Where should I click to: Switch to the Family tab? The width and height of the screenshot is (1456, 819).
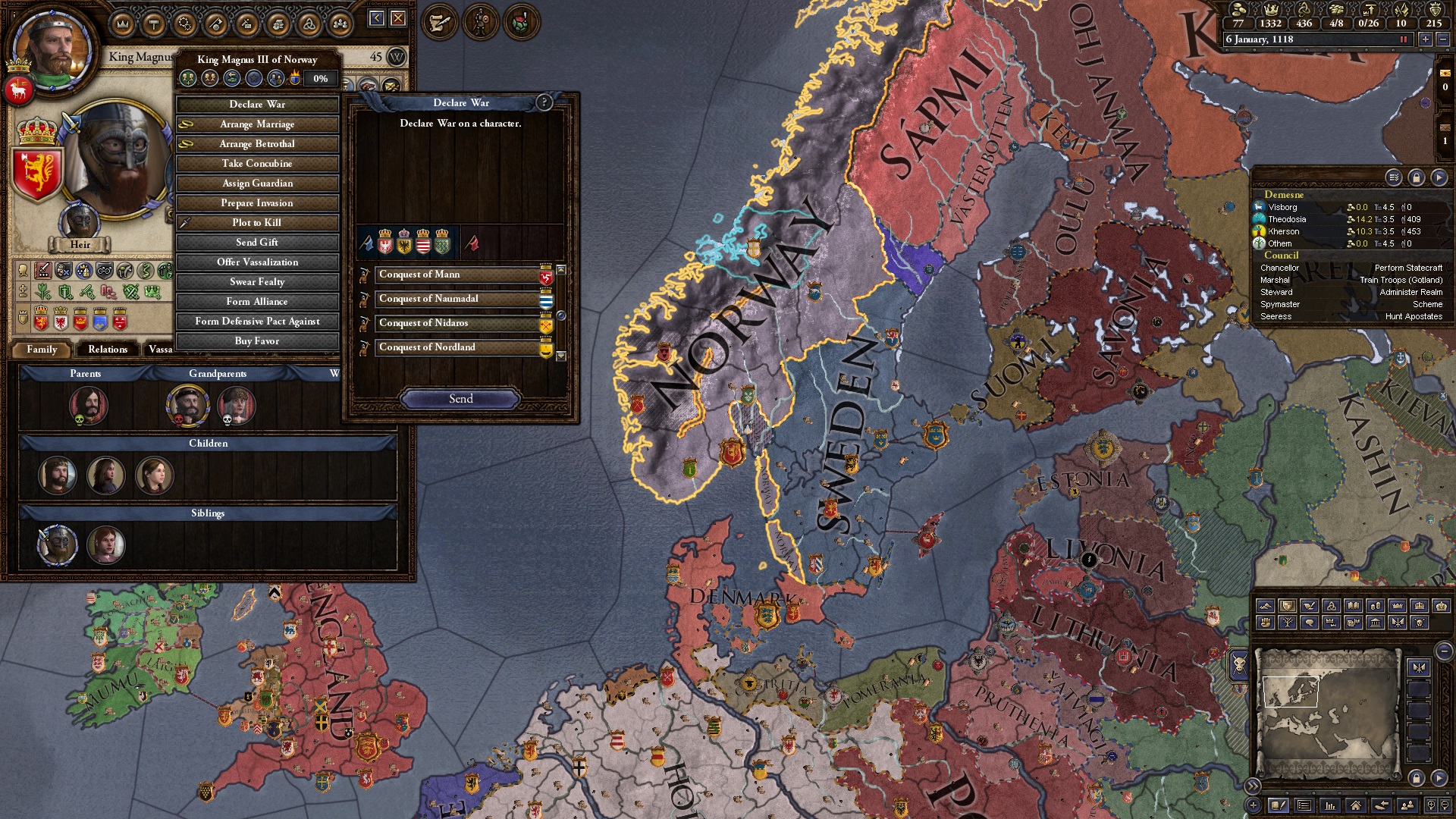pyautogui.click(x=42, y=350)
